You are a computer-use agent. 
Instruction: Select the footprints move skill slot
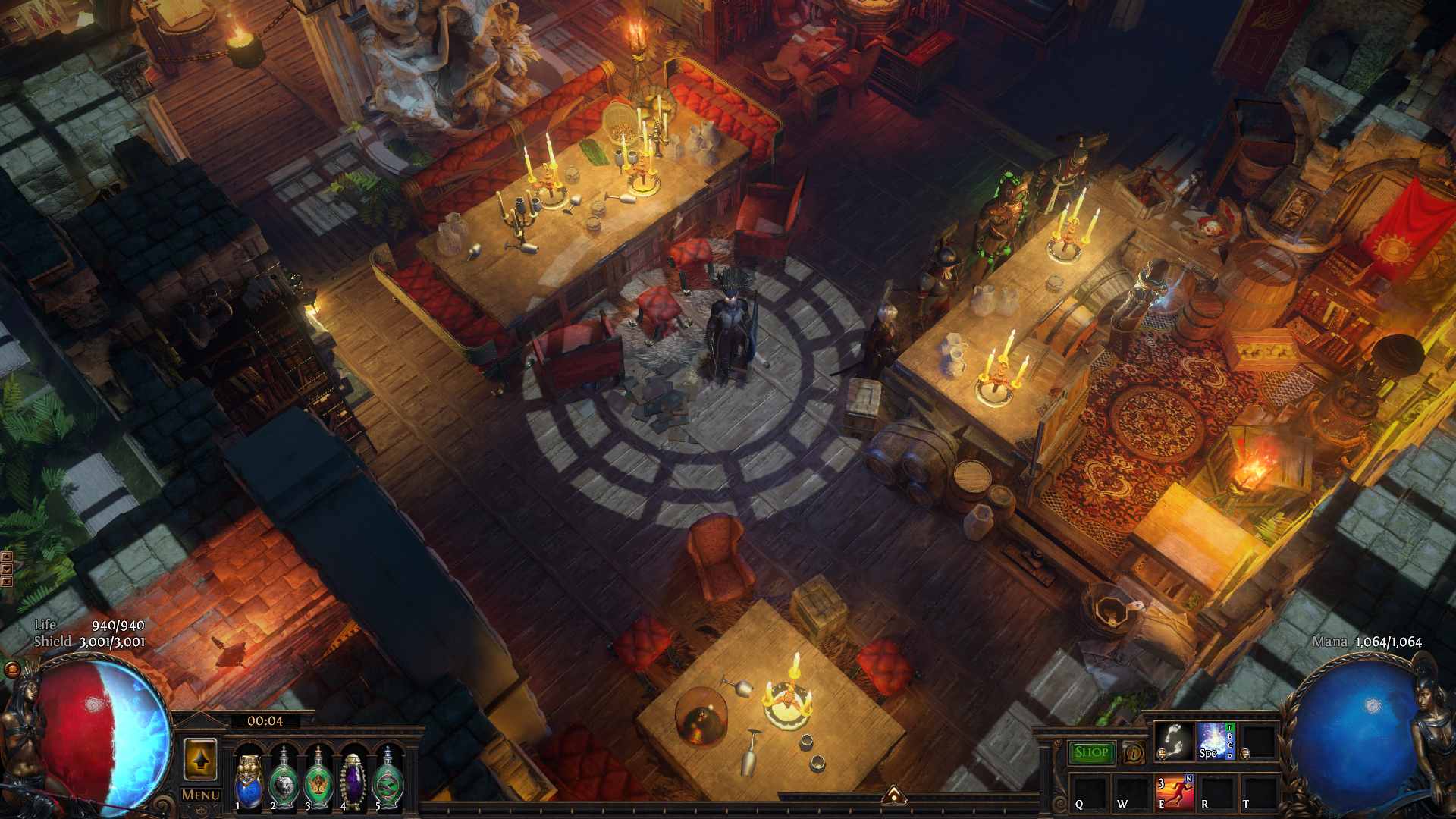[x=1173, y=741]
